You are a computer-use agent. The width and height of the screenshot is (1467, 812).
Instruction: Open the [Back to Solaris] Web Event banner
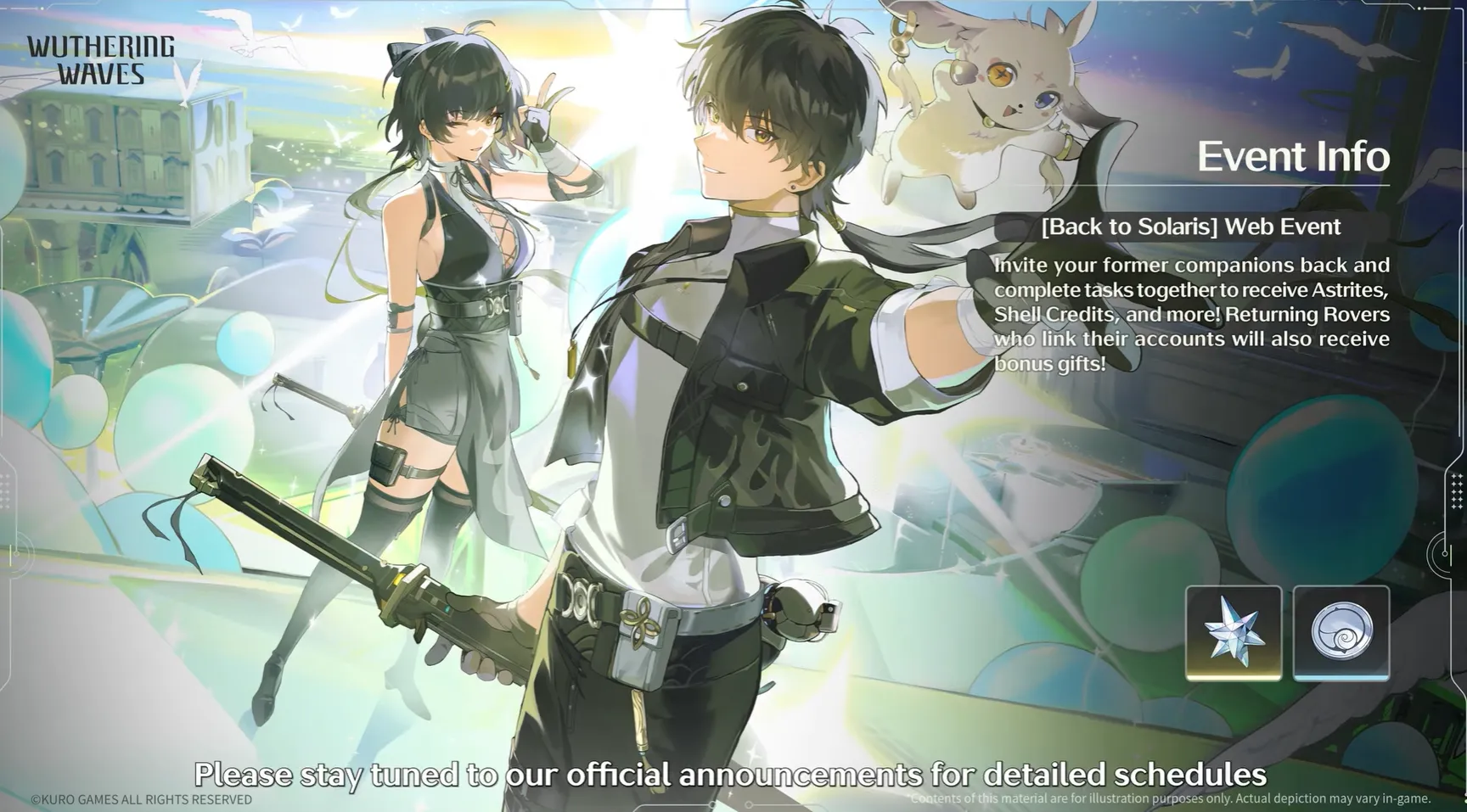(1190, 227)
